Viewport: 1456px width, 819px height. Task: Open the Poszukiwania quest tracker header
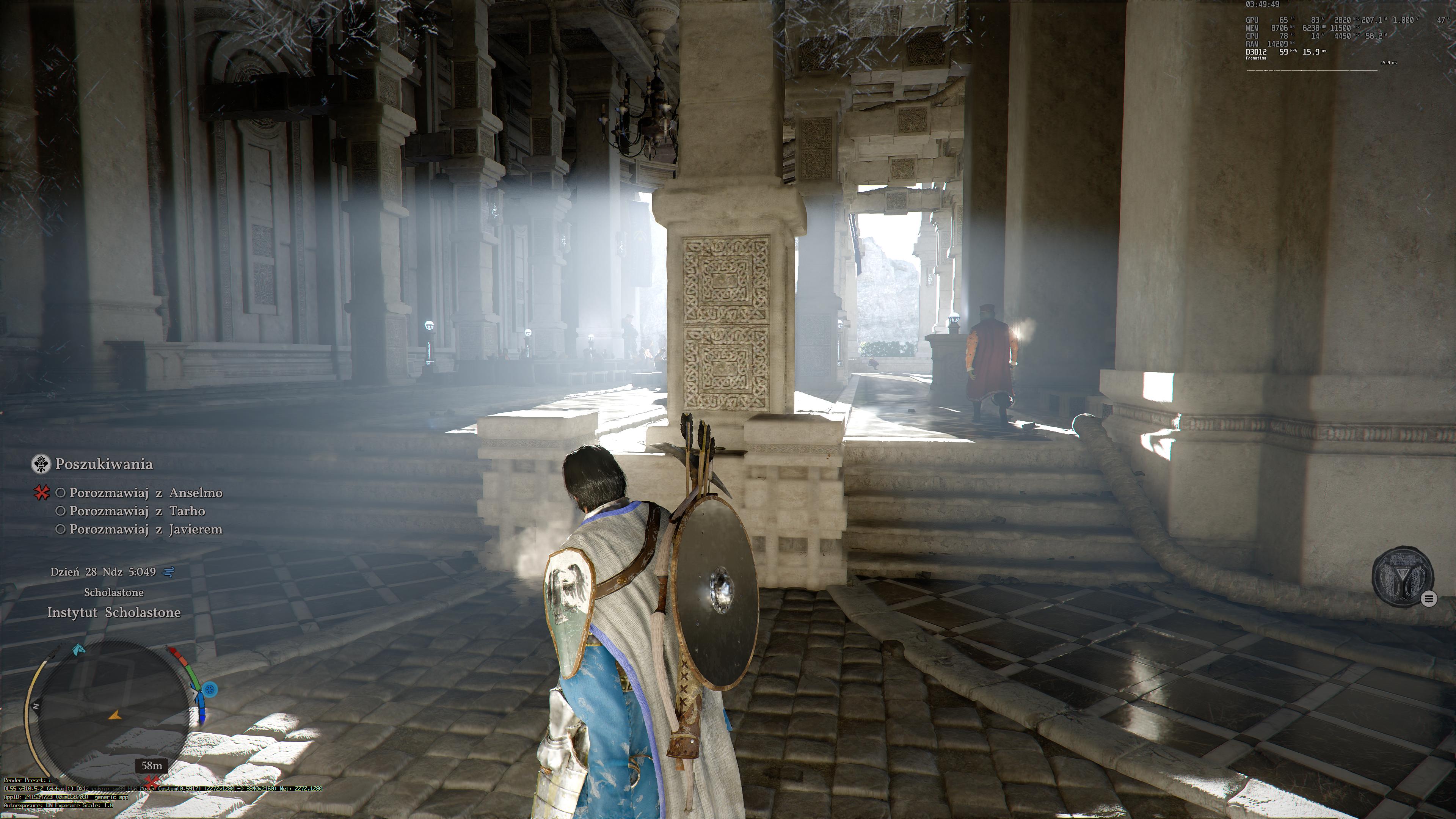[104, 464]
